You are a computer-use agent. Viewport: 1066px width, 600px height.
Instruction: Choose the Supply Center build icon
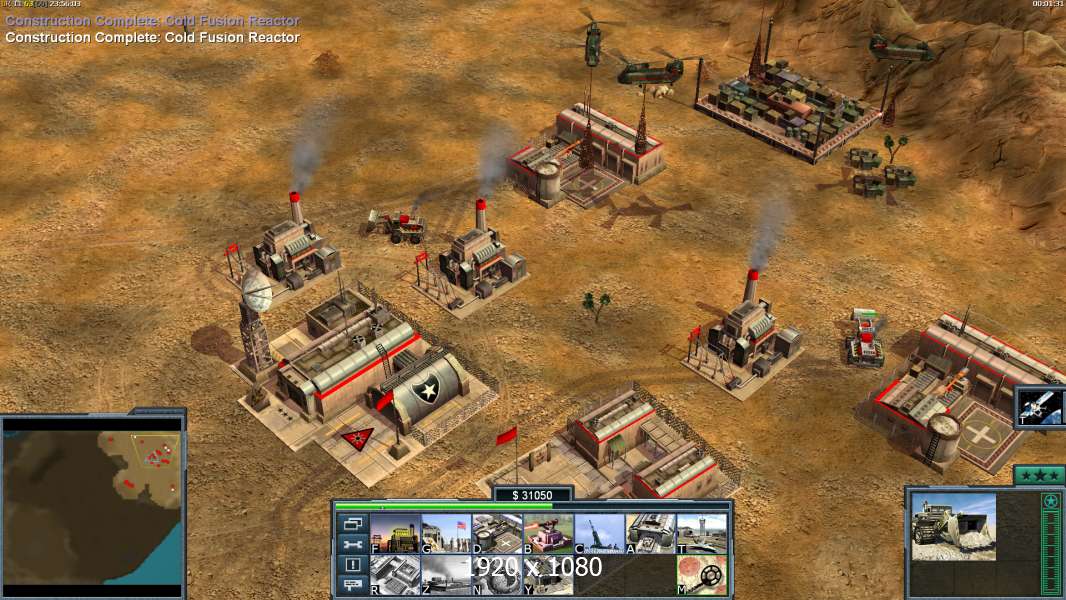497,533
